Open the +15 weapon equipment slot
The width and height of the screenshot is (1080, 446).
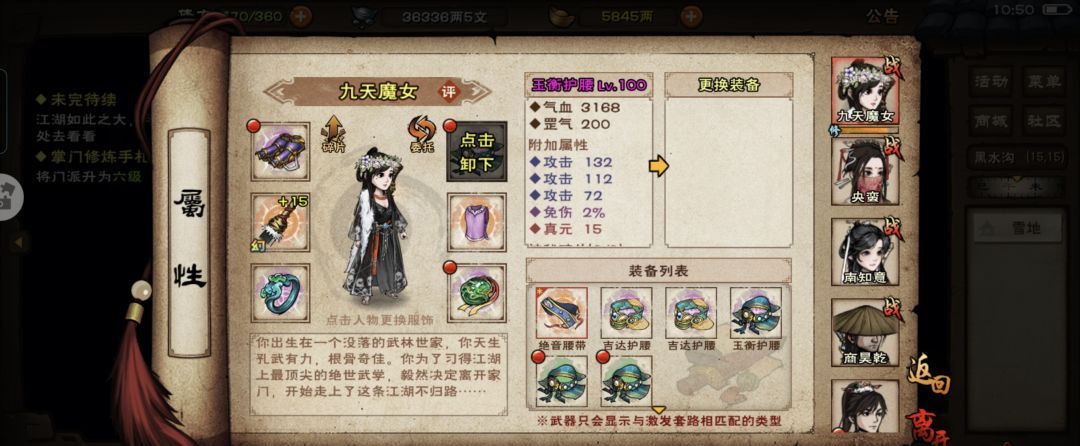tap(281, 220)
